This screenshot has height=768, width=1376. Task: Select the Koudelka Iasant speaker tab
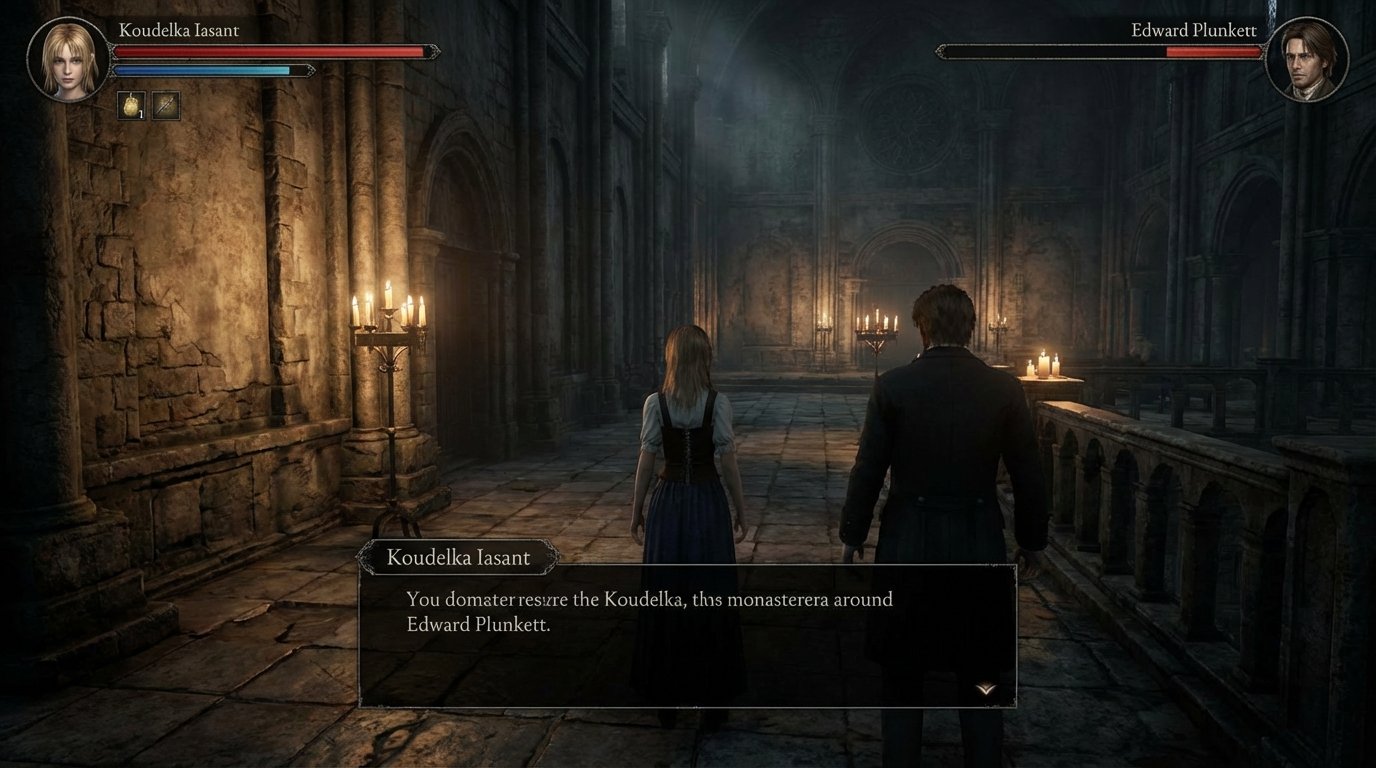tap(459, 557)
